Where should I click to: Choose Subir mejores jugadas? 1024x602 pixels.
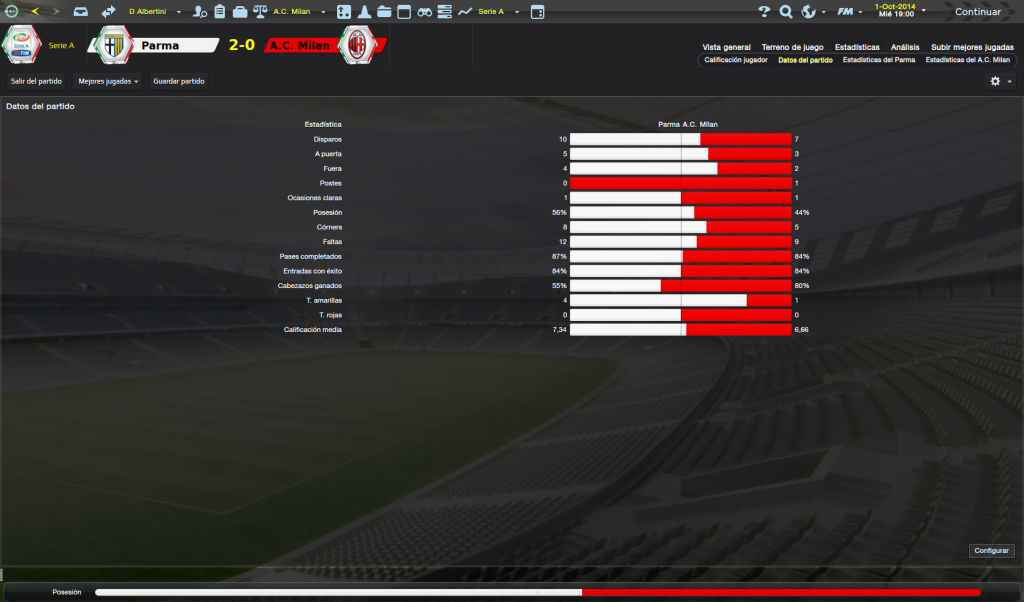pos(972,47)
